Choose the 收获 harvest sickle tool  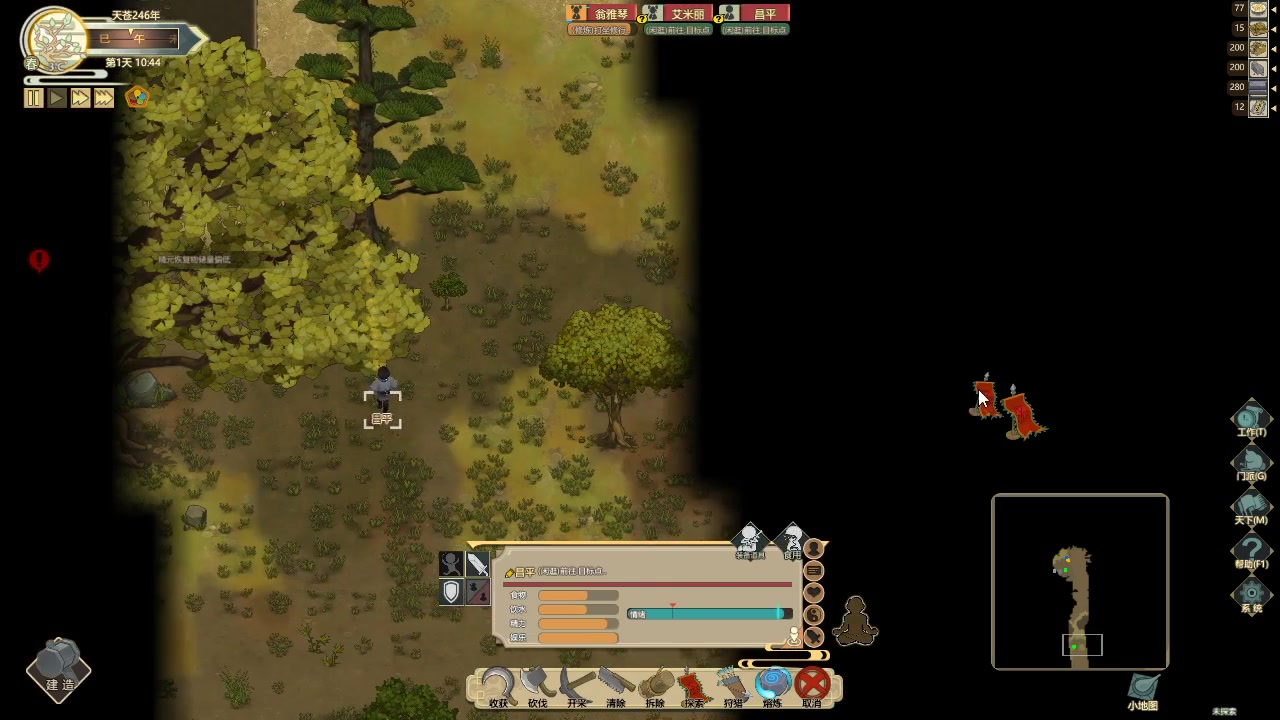tap(498, 686)
